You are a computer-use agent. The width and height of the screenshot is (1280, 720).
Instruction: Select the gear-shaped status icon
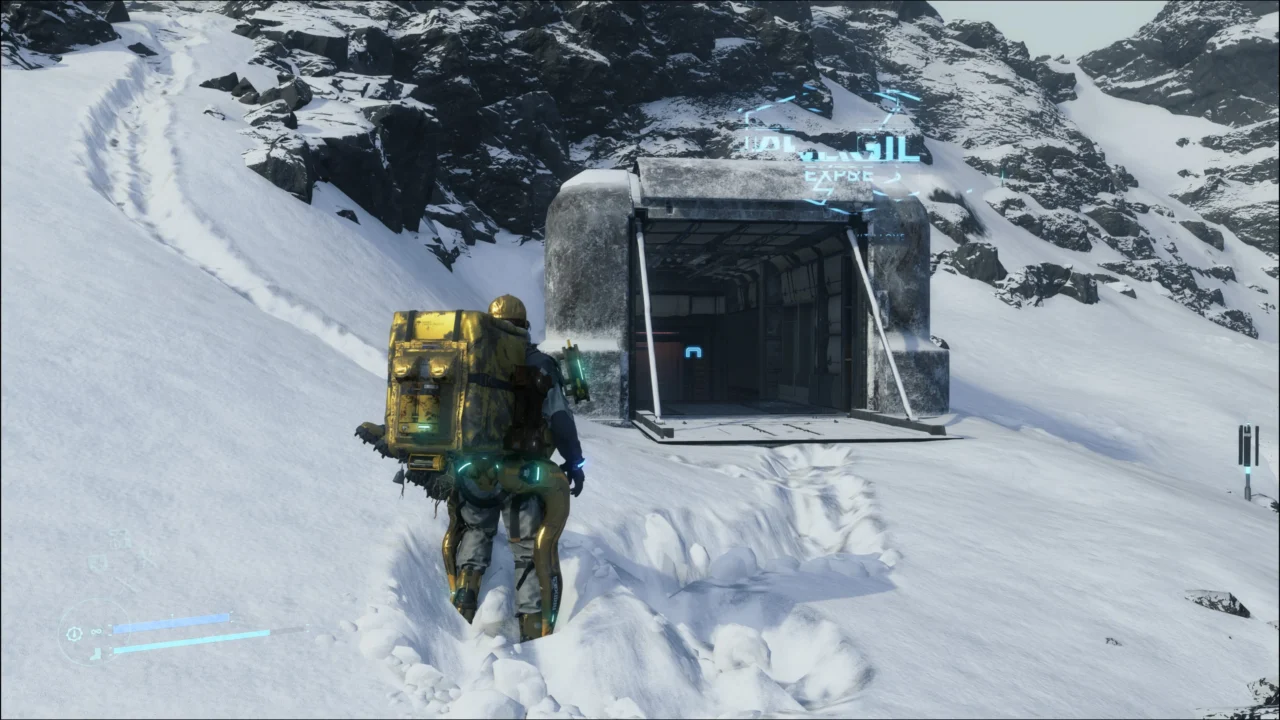click(x=74, y=633)
